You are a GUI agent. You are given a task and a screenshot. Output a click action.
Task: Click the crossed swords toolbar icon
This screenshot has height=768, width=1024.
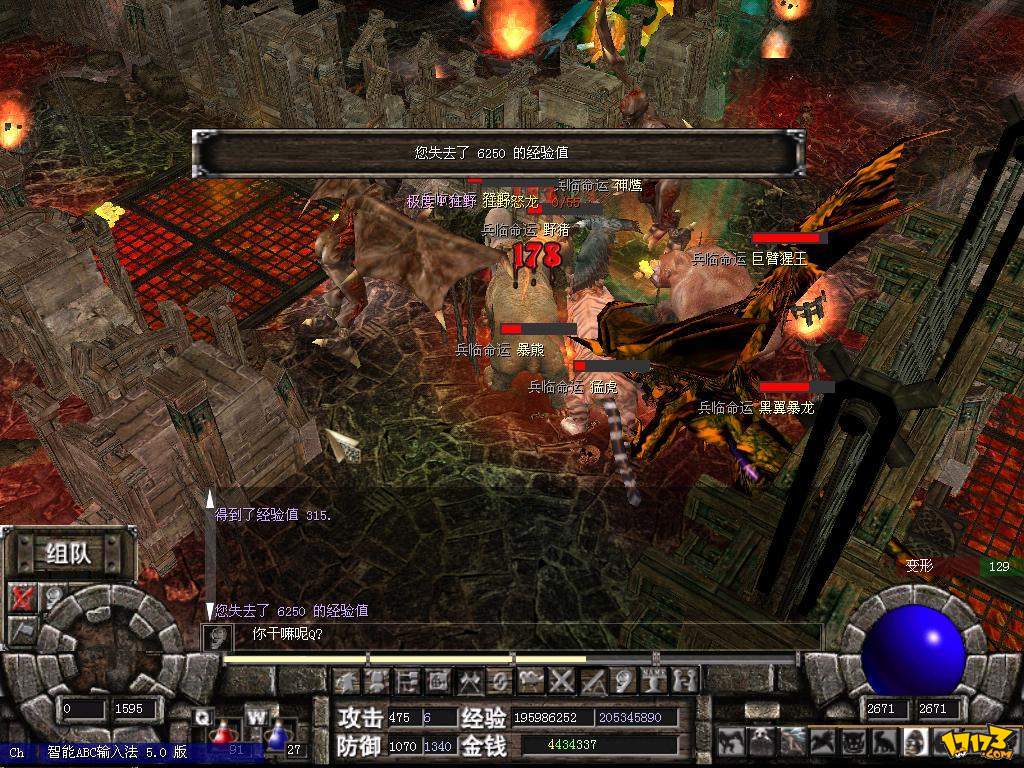coord(562,681)
